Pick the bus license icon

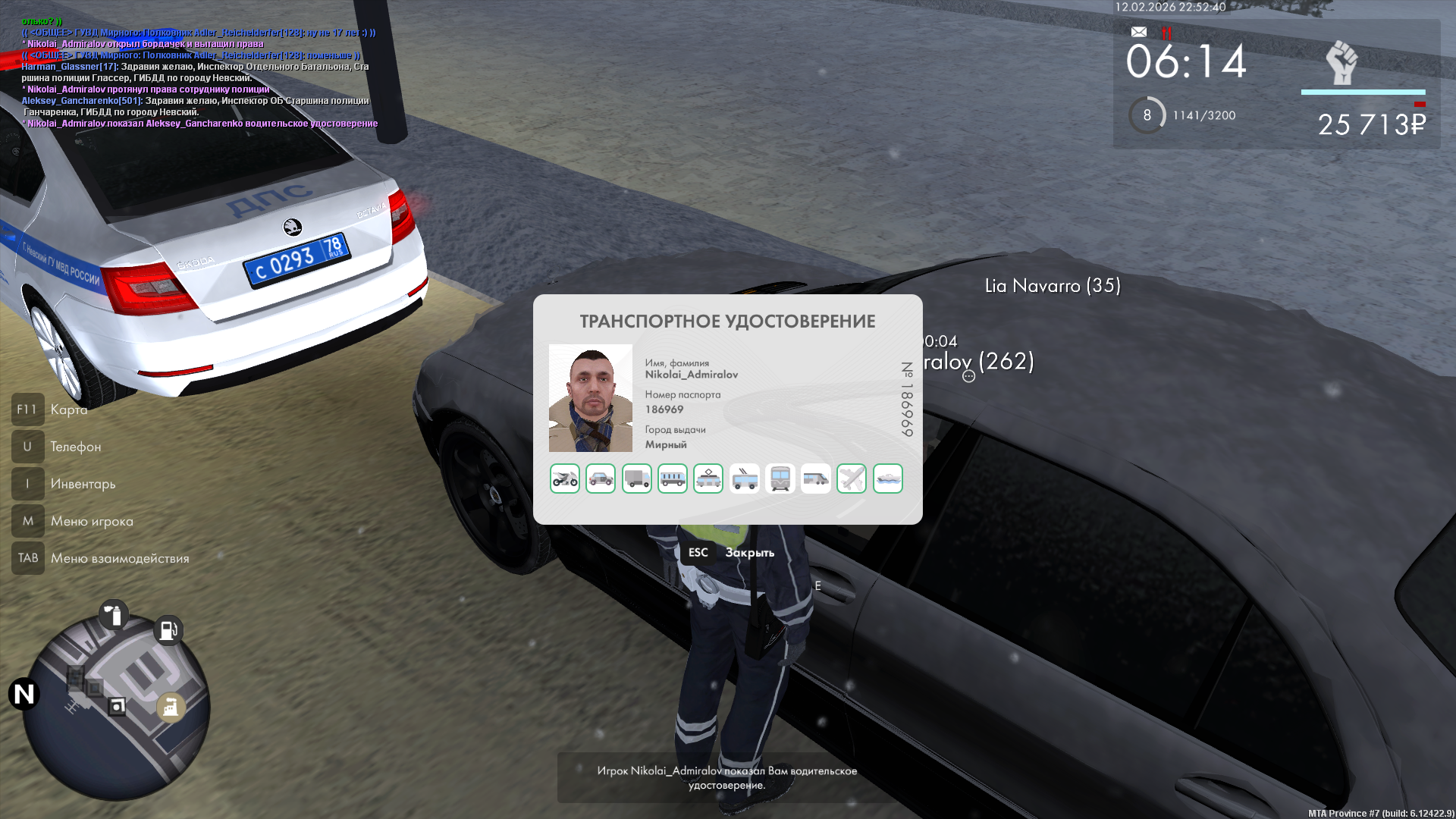coord(673,479)
